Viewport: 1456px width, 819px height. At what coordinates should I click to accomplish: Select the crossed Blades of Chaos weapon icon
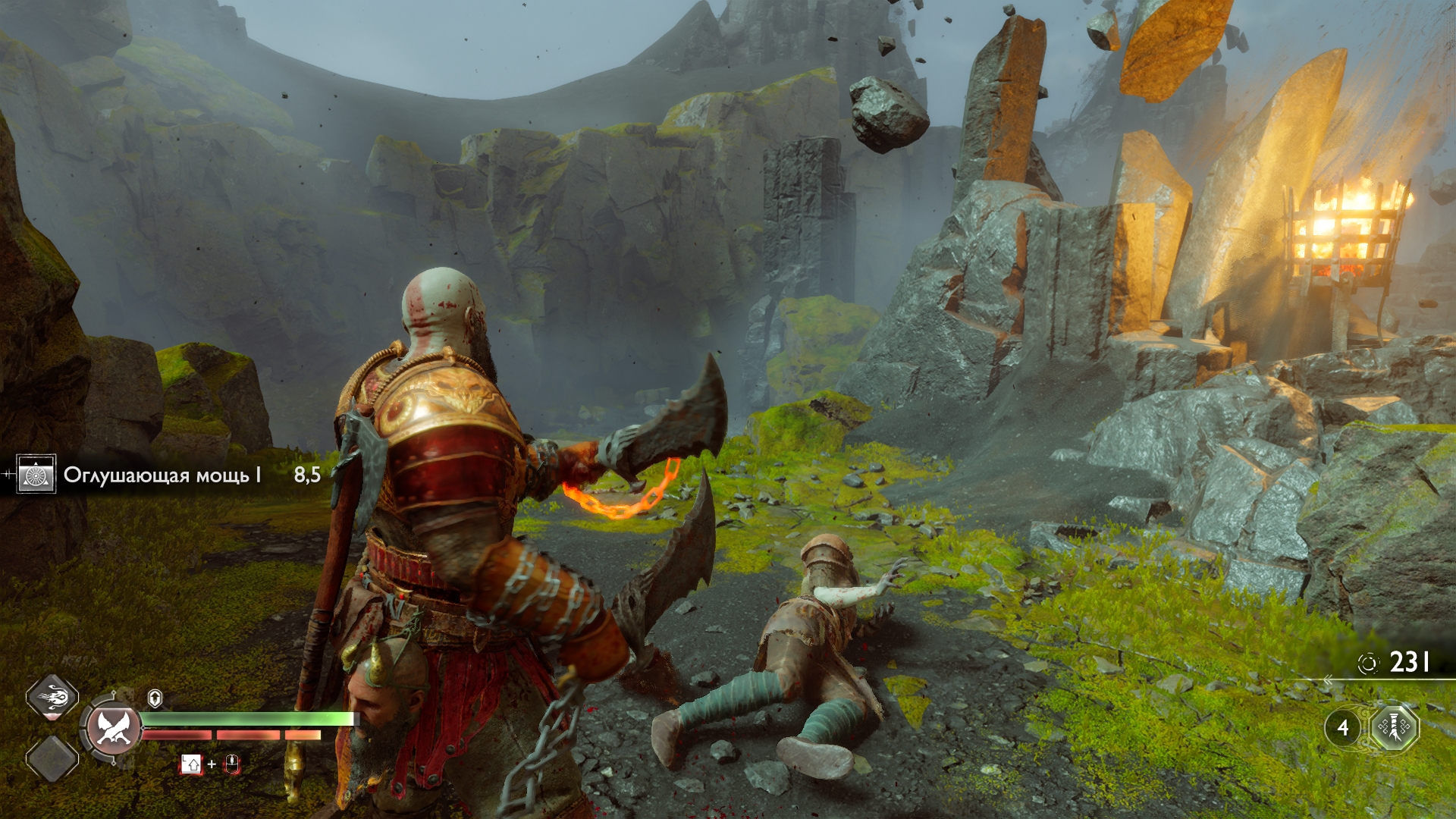pyautogui.click(x=113, y=729)
